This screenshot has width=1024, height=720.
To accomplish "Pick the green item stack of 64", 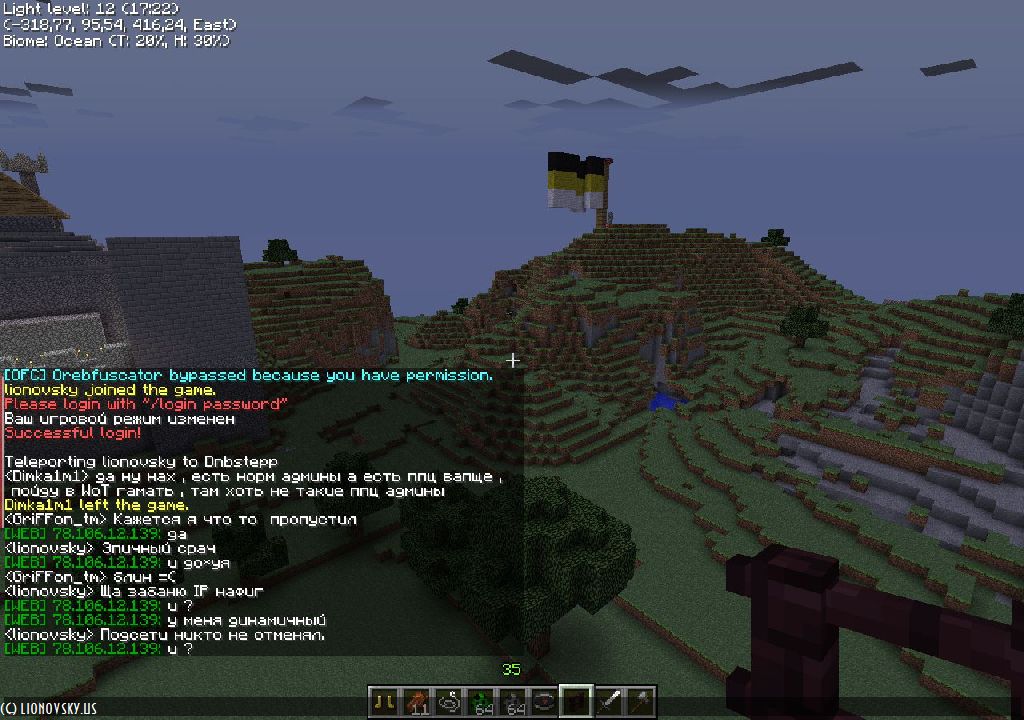I will (x=480, y=701).
